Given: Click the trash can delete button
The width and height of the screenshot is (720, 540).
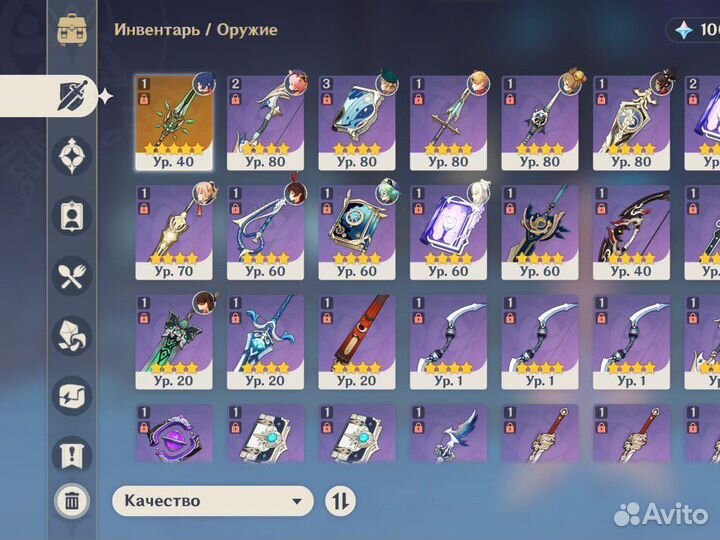Looking at the screenshot, I should click(x=72, y=501).
